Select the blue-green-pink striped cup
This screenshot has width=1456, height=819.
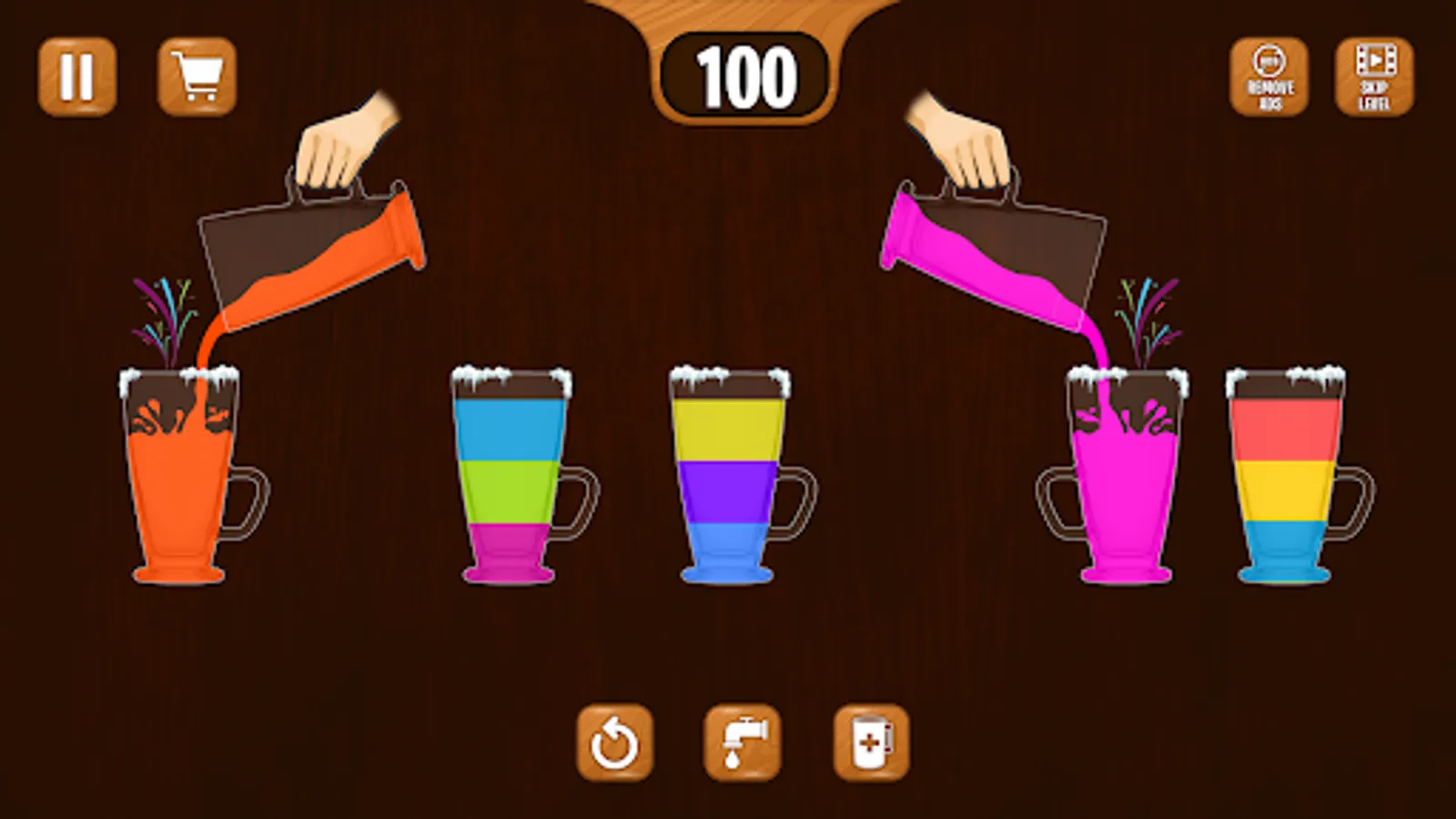click(511, 473)
